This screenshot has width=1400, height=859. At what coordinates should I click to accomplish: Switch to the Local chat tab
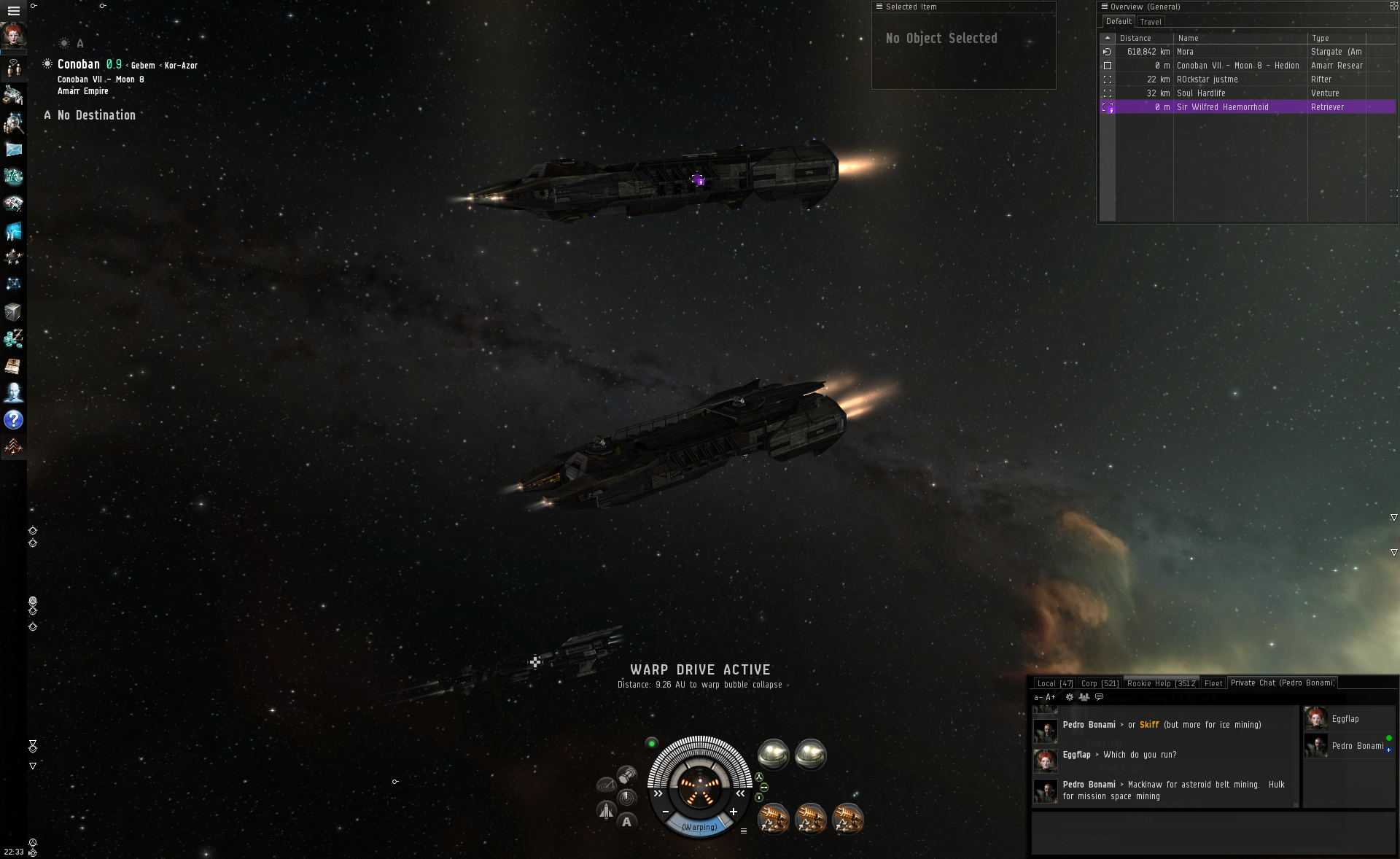pyautogui.click(x=1054, y=683)
